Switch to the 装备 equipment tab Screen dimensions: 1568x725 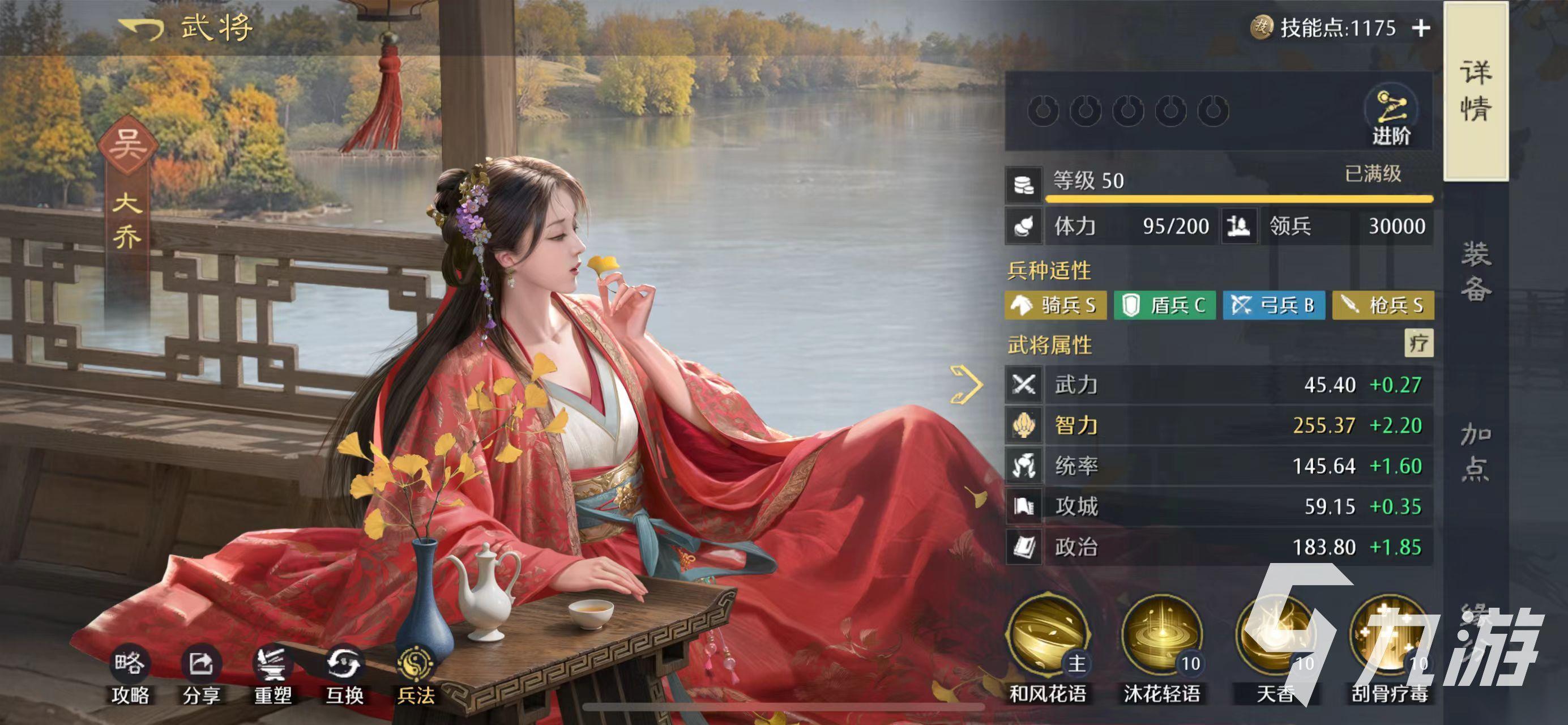1476,271
